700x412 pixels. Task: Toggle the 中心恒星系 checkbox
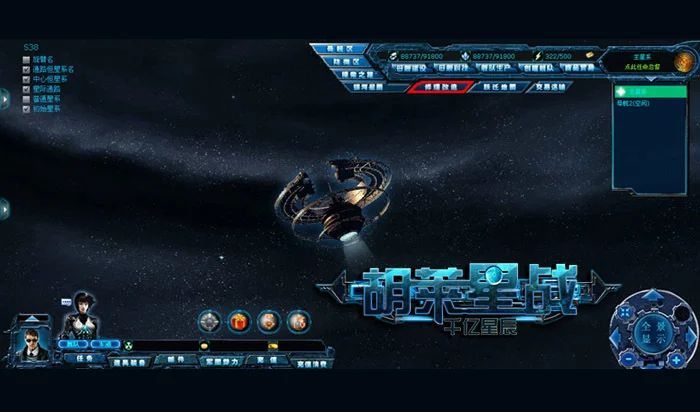[26, 79]
